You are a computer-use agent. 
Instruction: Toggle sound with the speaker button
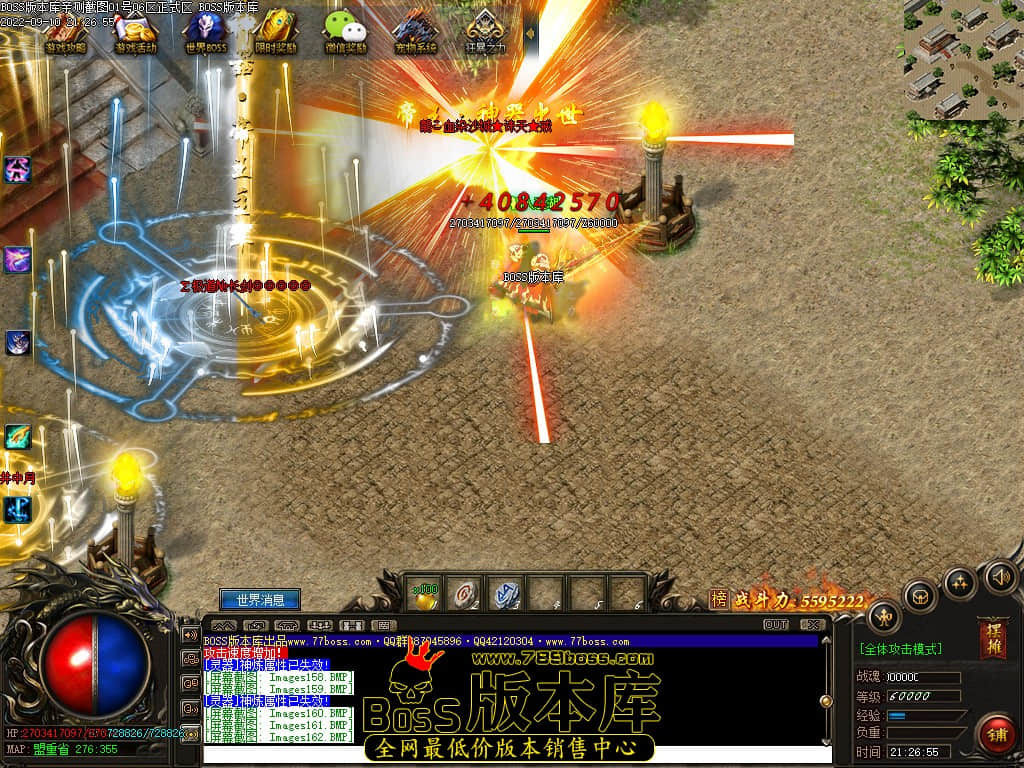pyautogui.click(x=1000, y=577)
